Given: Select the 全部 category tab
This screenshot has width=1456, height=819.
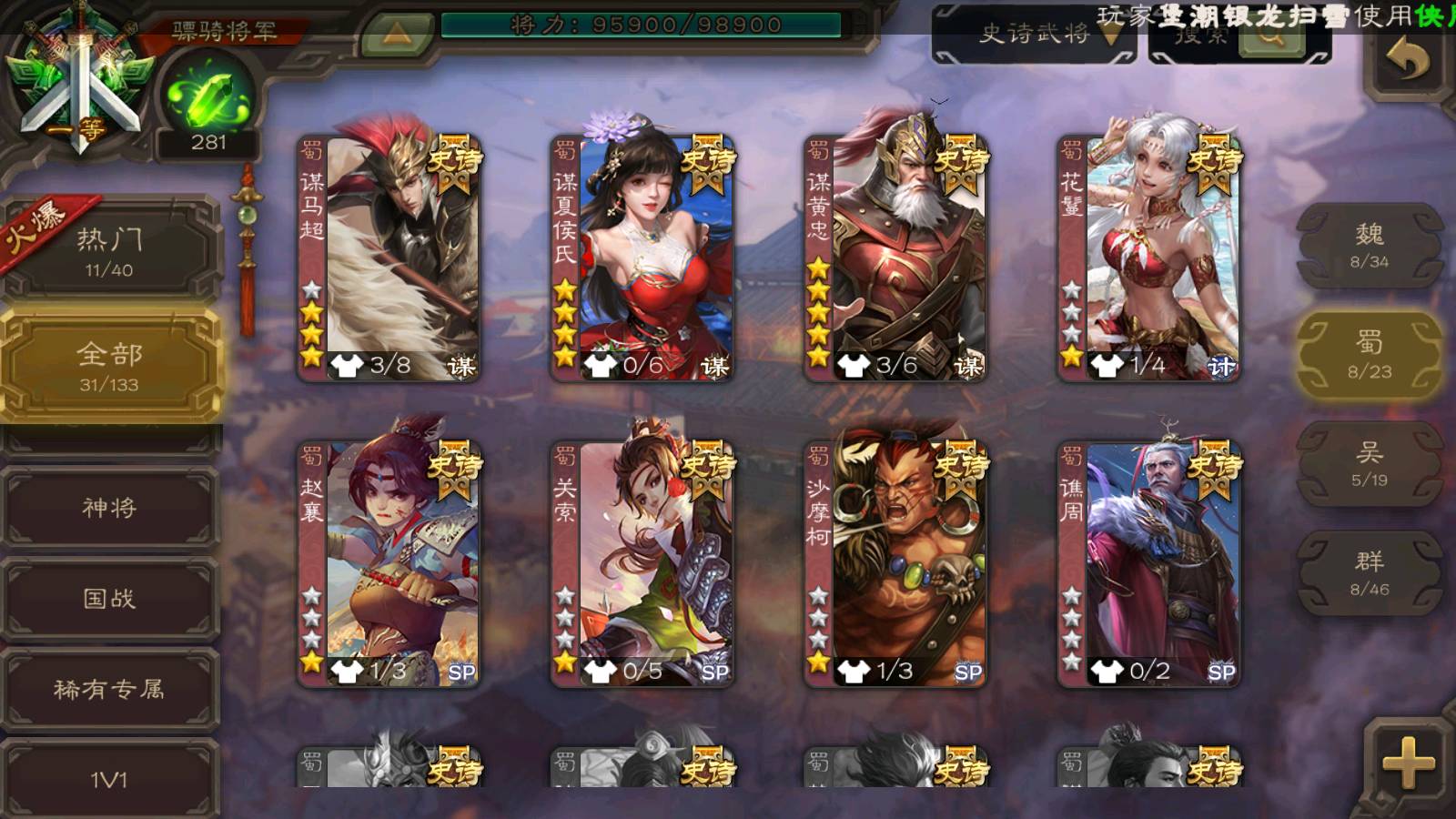Looking at the screenshot, I should click(109, 366).
